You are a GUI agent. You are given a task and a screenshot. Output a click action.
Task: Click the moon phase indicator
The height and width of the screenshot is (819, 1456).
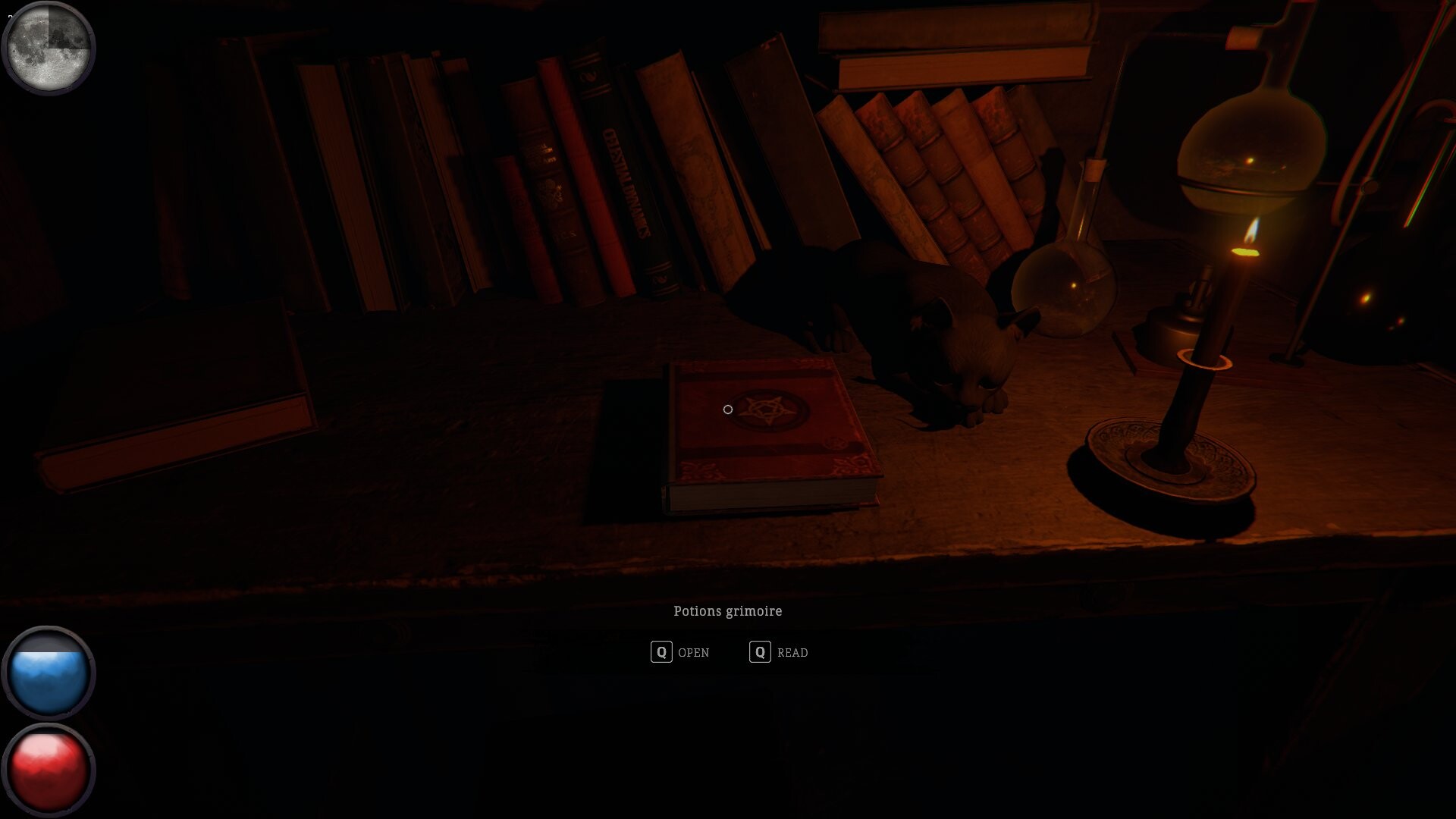tap(49, 48)
